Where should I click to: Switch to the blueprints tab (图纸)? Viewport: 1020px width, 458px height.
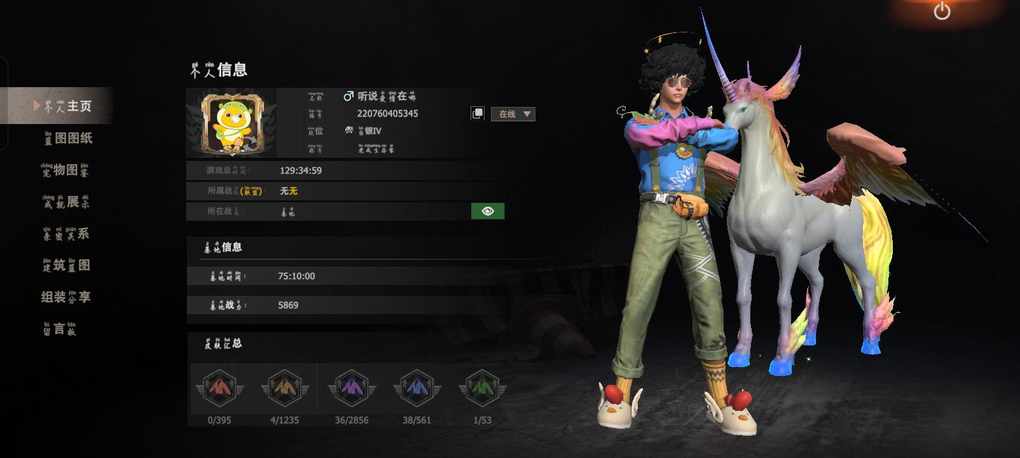(x=67, y=138)
